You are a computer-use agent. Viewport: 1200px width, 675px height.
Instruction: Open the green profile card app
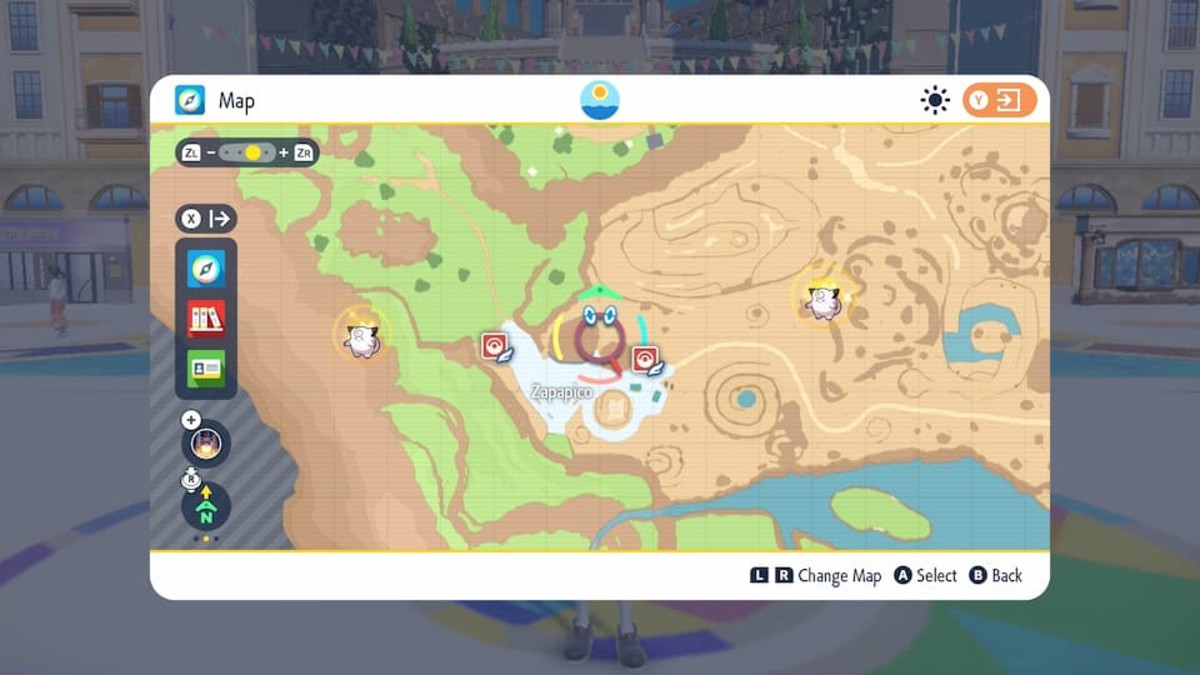206,368
